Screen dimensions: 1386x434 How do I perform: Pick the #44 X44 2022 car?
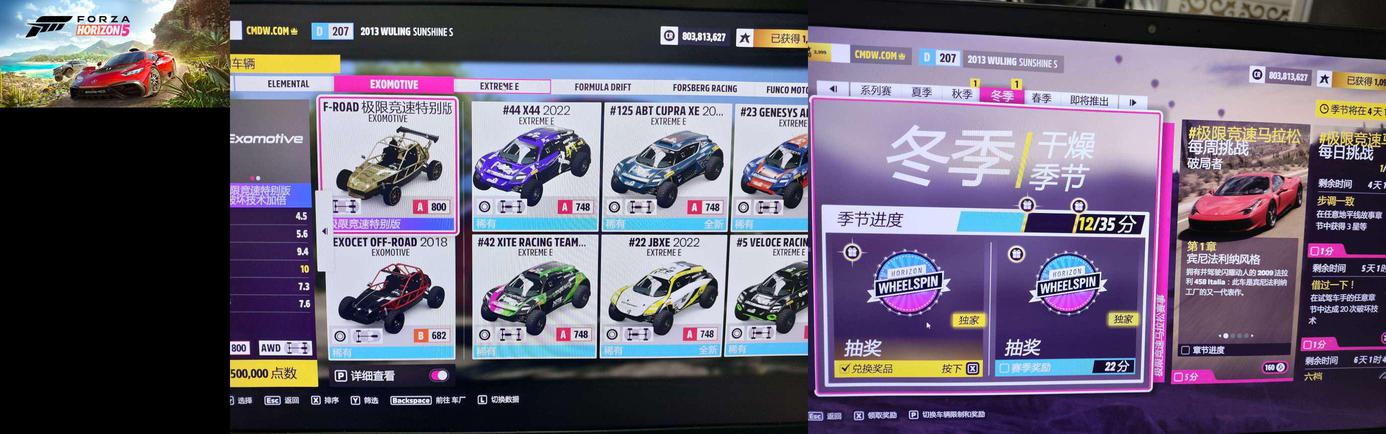point(536,164)
